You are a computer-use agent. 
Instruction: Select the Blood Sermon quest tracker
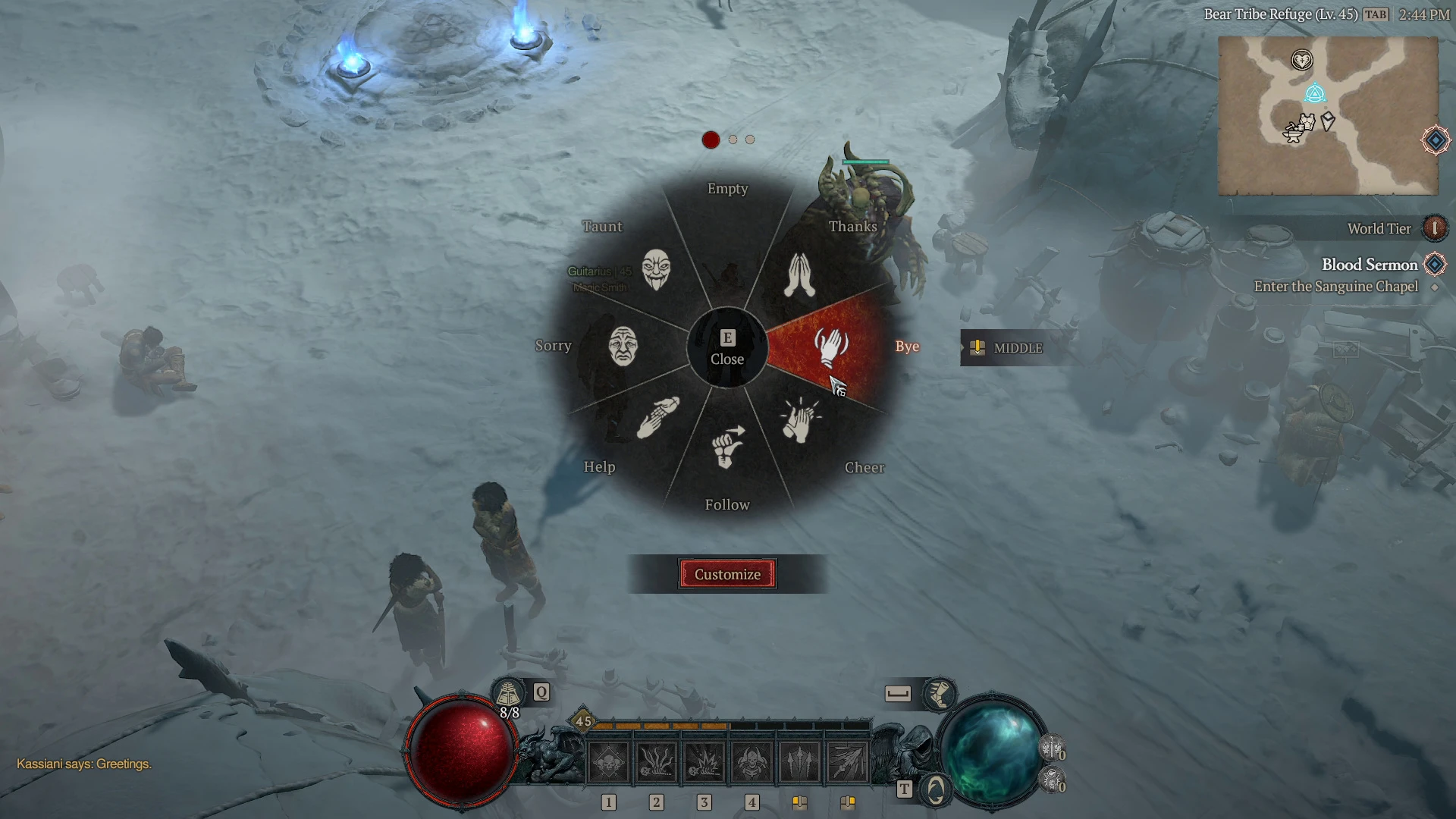tap(1370, 265)
